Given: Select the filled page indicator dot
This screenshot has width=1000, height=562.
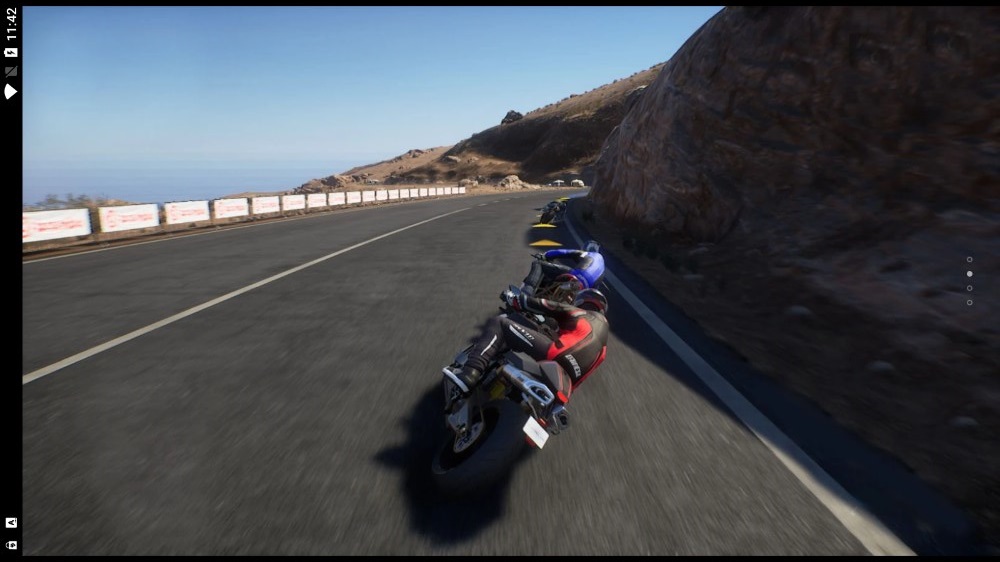Looking at the screenshot, I should click(x=969, y=273).
